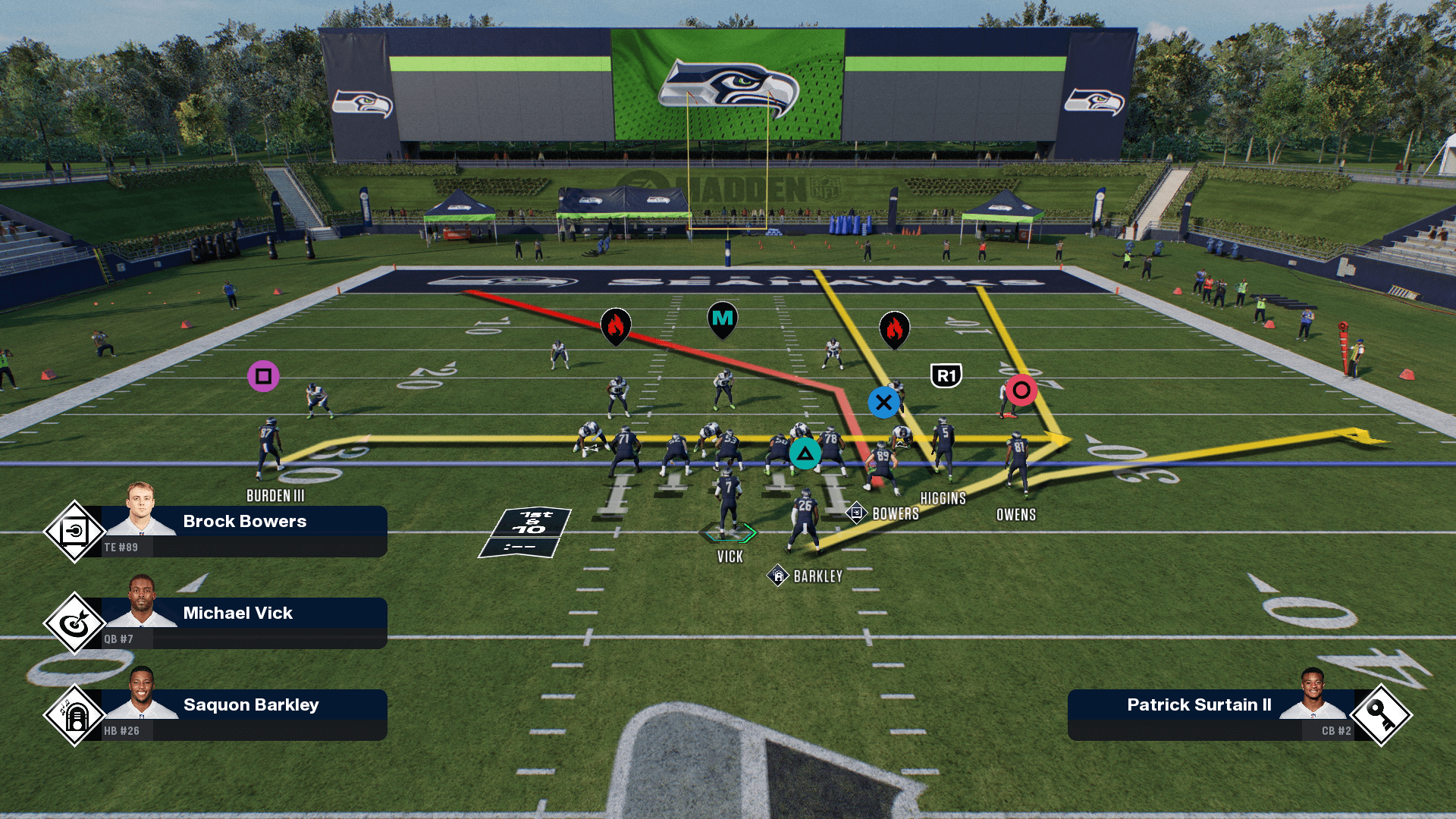Click Brock Bowers' diamond ability icon
Viewport: 1456px width, 819px height.
pos(74,532)
